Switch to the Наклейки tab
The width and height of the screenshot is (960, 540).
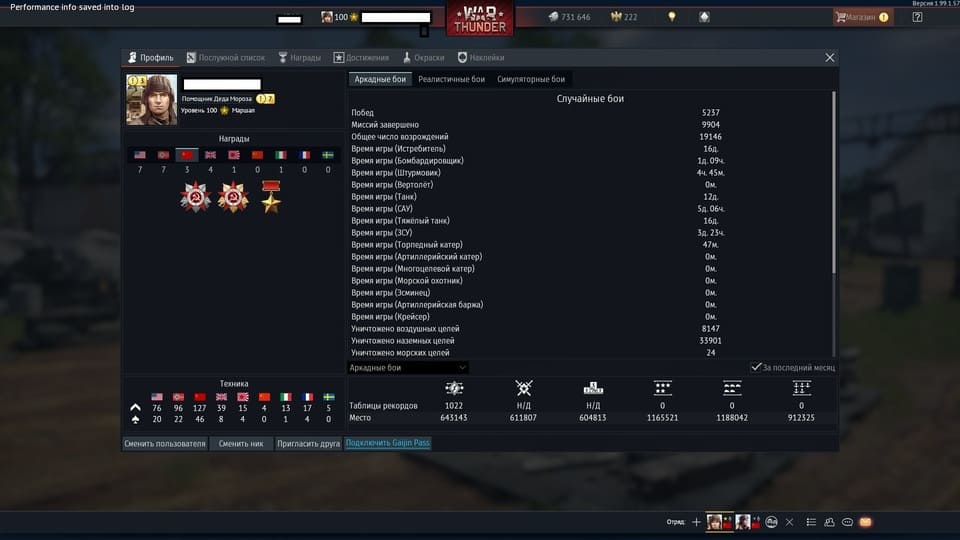(481, 58)
